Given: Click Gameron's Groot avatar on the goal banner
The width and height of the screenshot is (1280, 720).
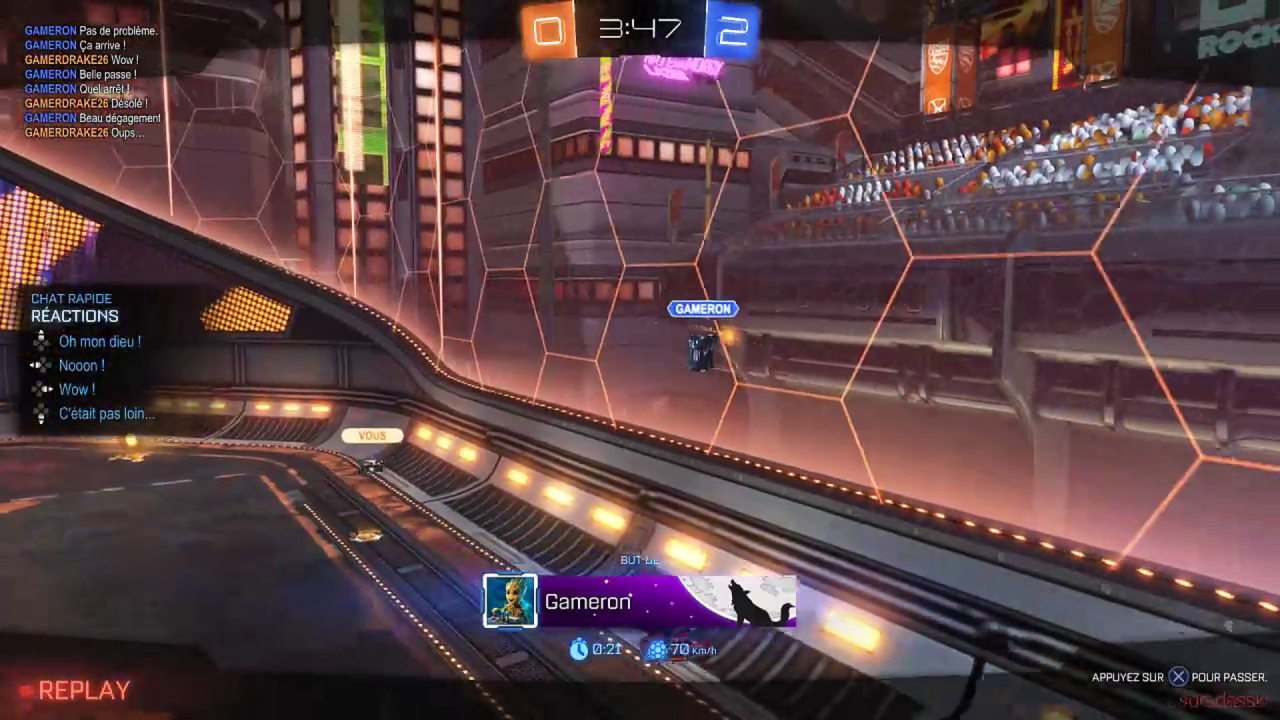Looking at the screenshot, I should tap(510, 601).
